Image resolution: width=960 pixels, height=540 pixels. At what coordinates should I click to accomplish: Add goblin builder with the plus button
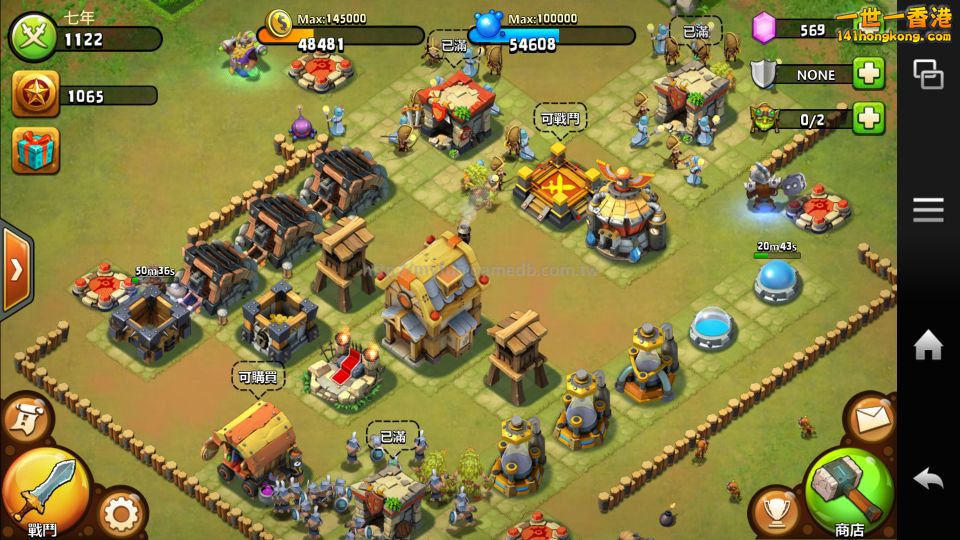[x=868, y=118]
